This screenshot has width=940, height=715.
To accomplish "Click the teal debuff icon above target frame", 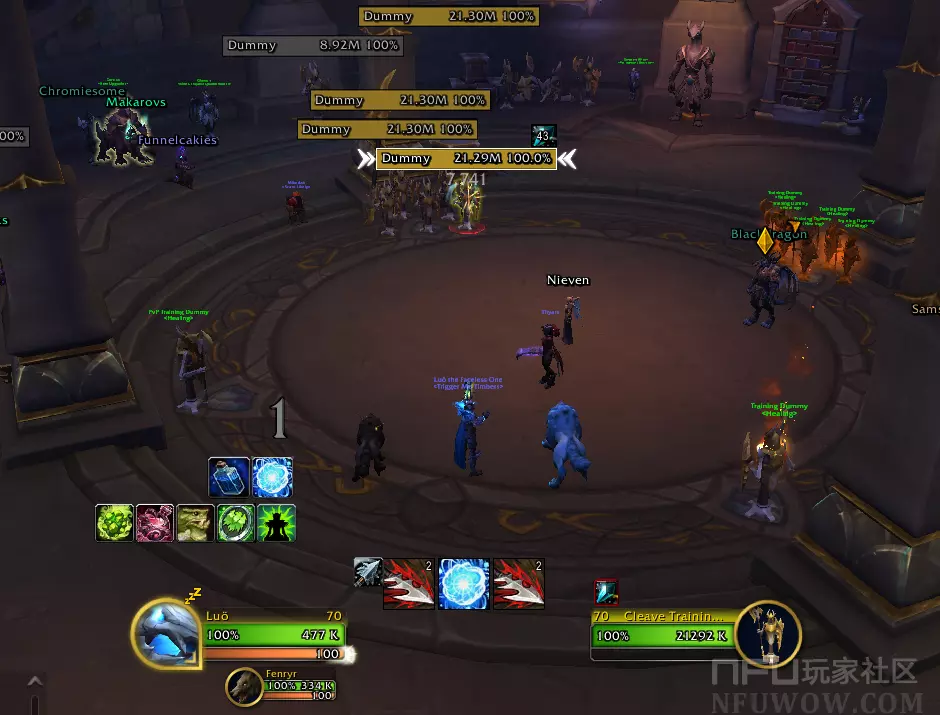I will (x=607, y=592).
